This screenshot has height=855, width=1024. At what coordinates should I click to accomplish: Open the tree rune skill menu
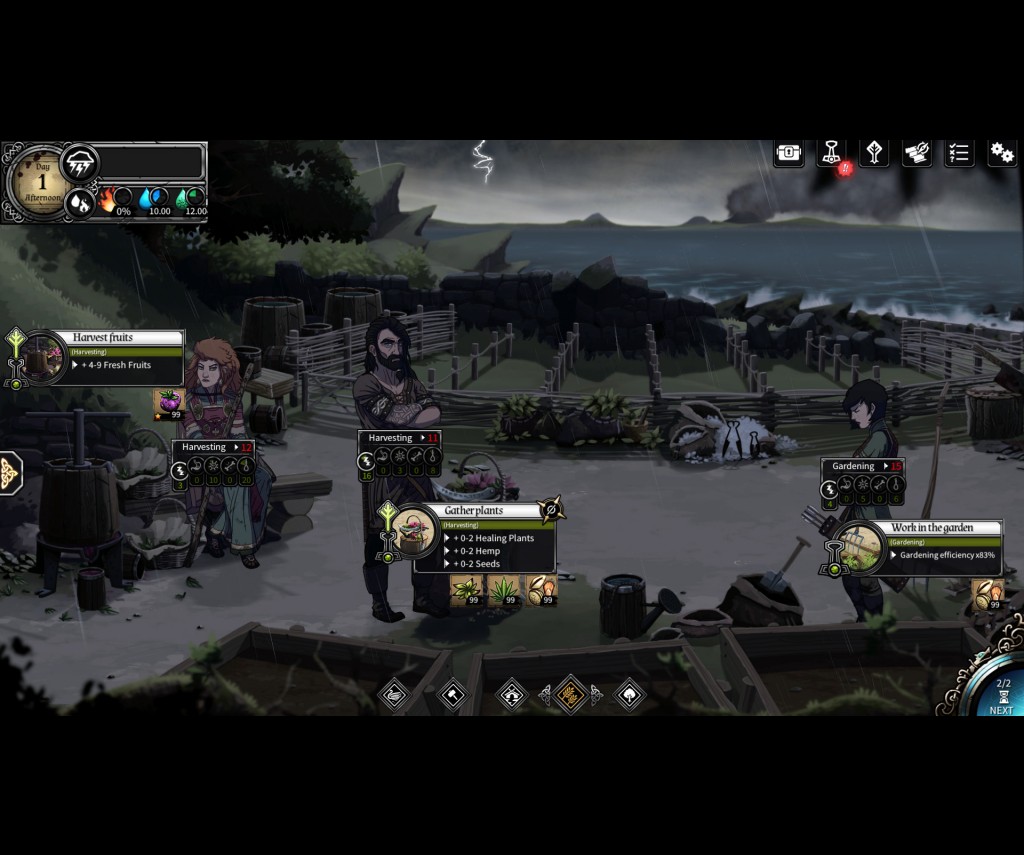click(874, 153)
